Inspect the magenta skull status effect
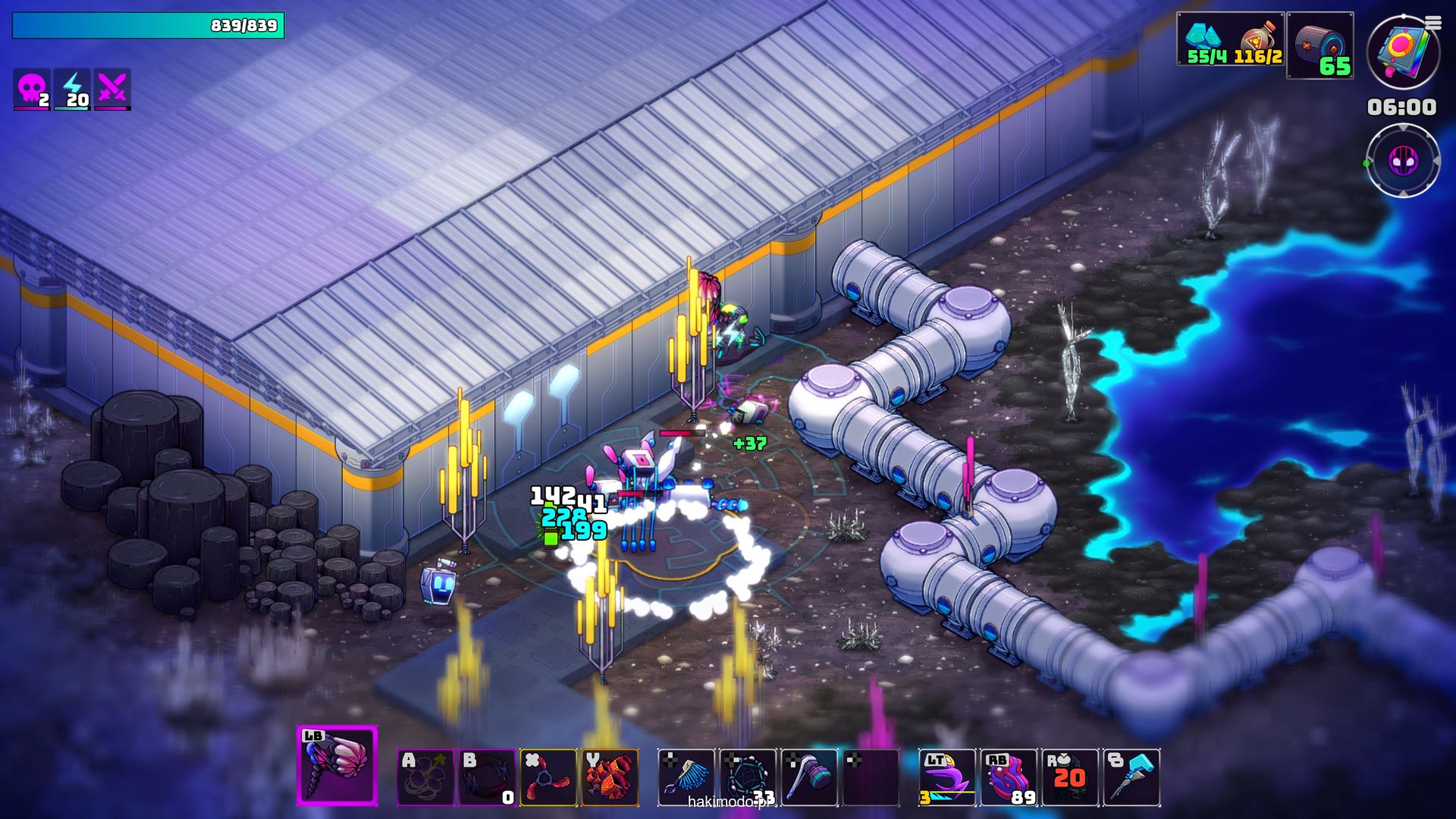 pyautogui.click(x=32, y=89)
